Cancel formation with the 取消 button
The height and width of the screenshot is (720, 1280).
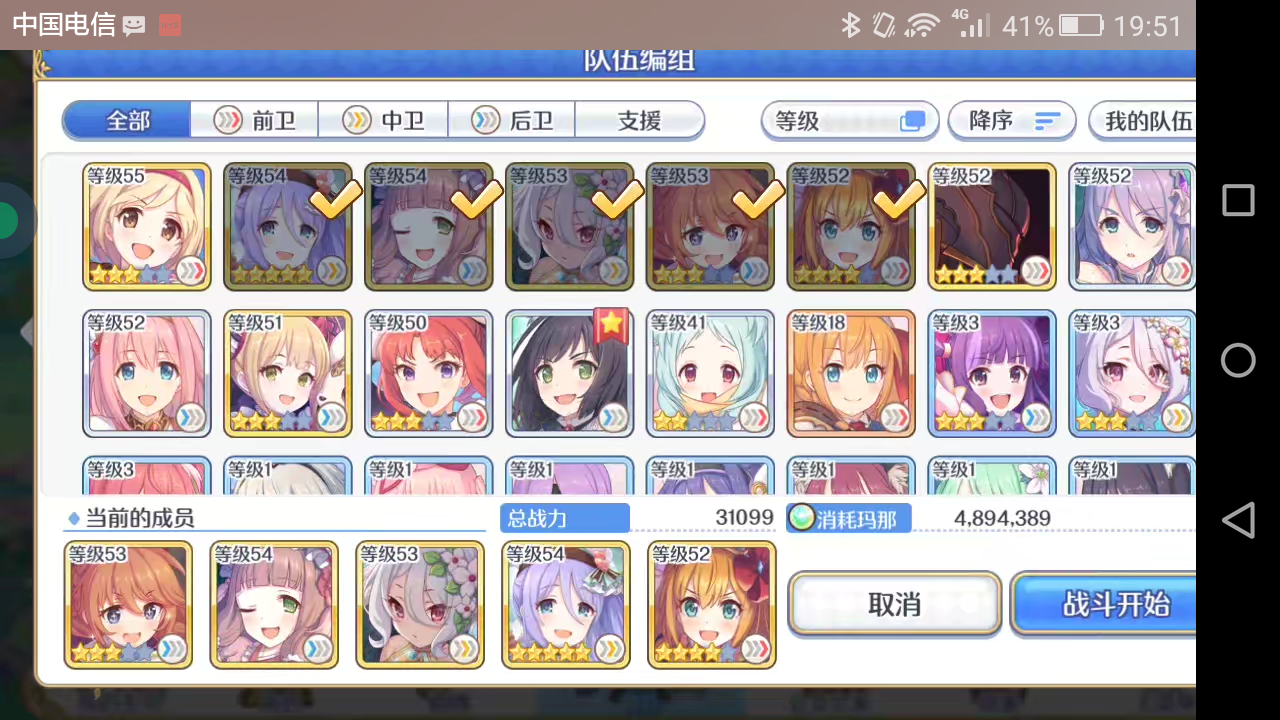coord(893,604)
